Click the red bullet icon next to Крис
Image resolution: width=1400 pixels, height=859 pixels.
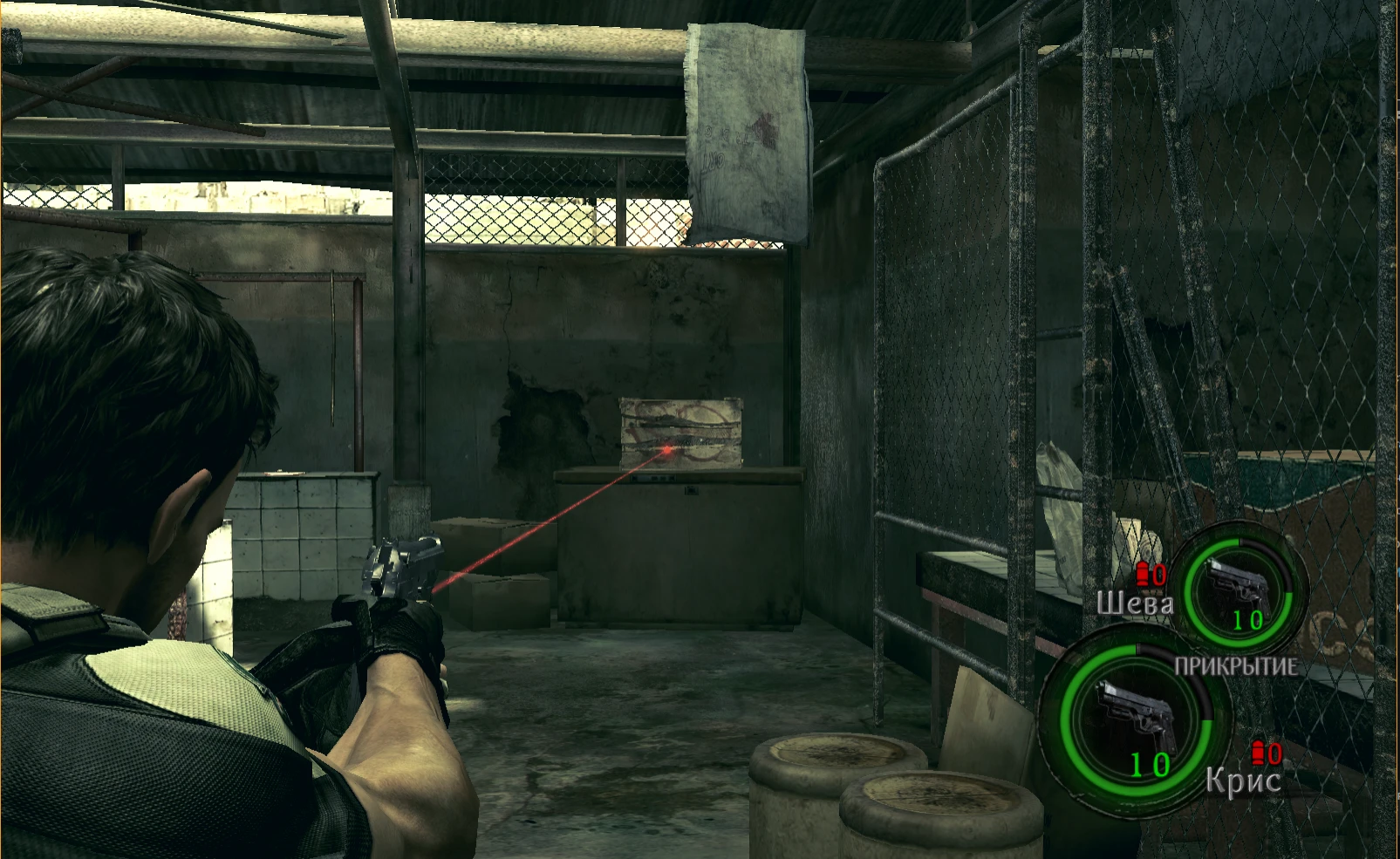[1257, 752]
